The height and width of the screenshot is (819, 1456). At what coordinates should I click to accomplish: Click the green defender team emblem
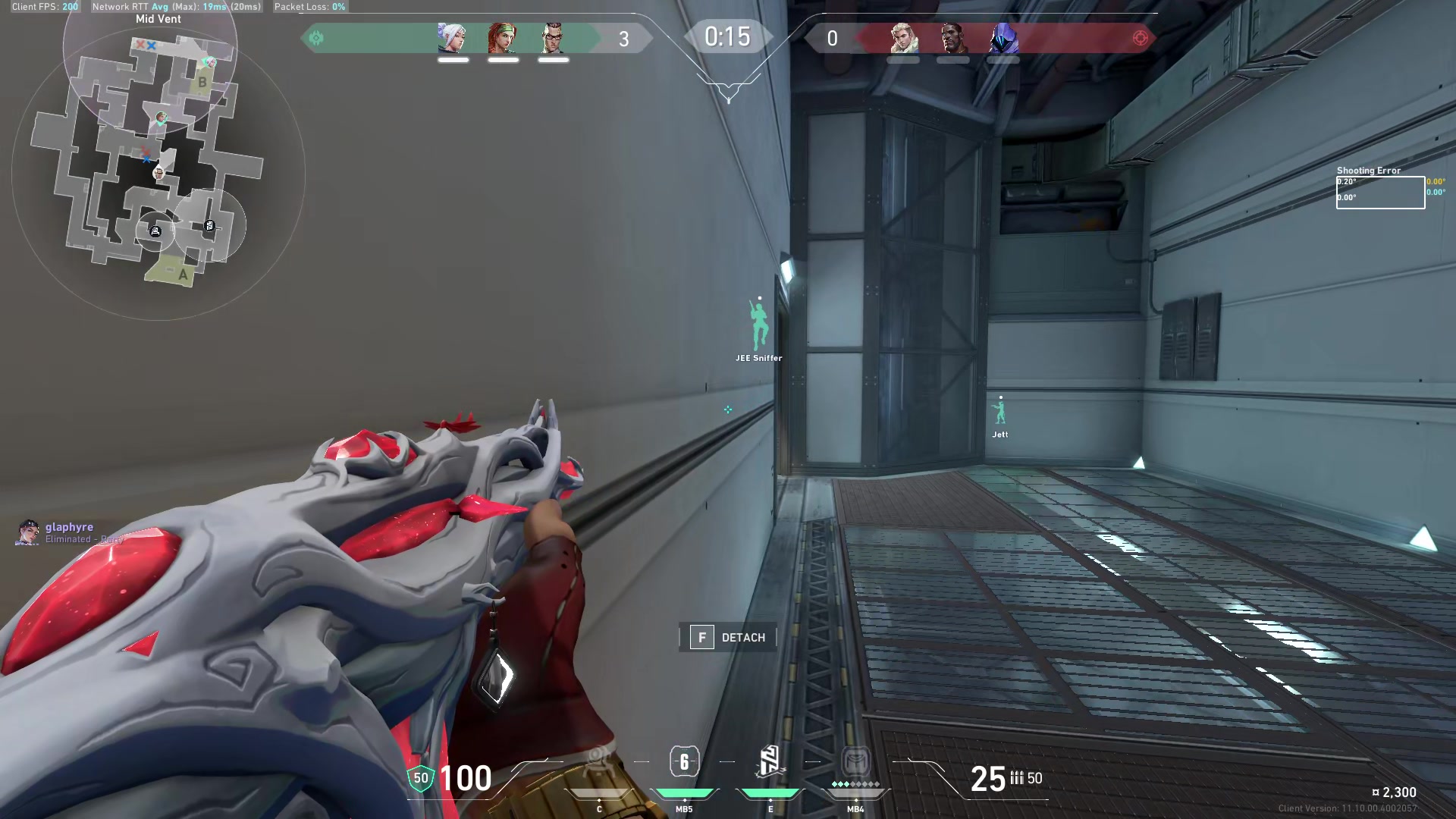point(316,38)
